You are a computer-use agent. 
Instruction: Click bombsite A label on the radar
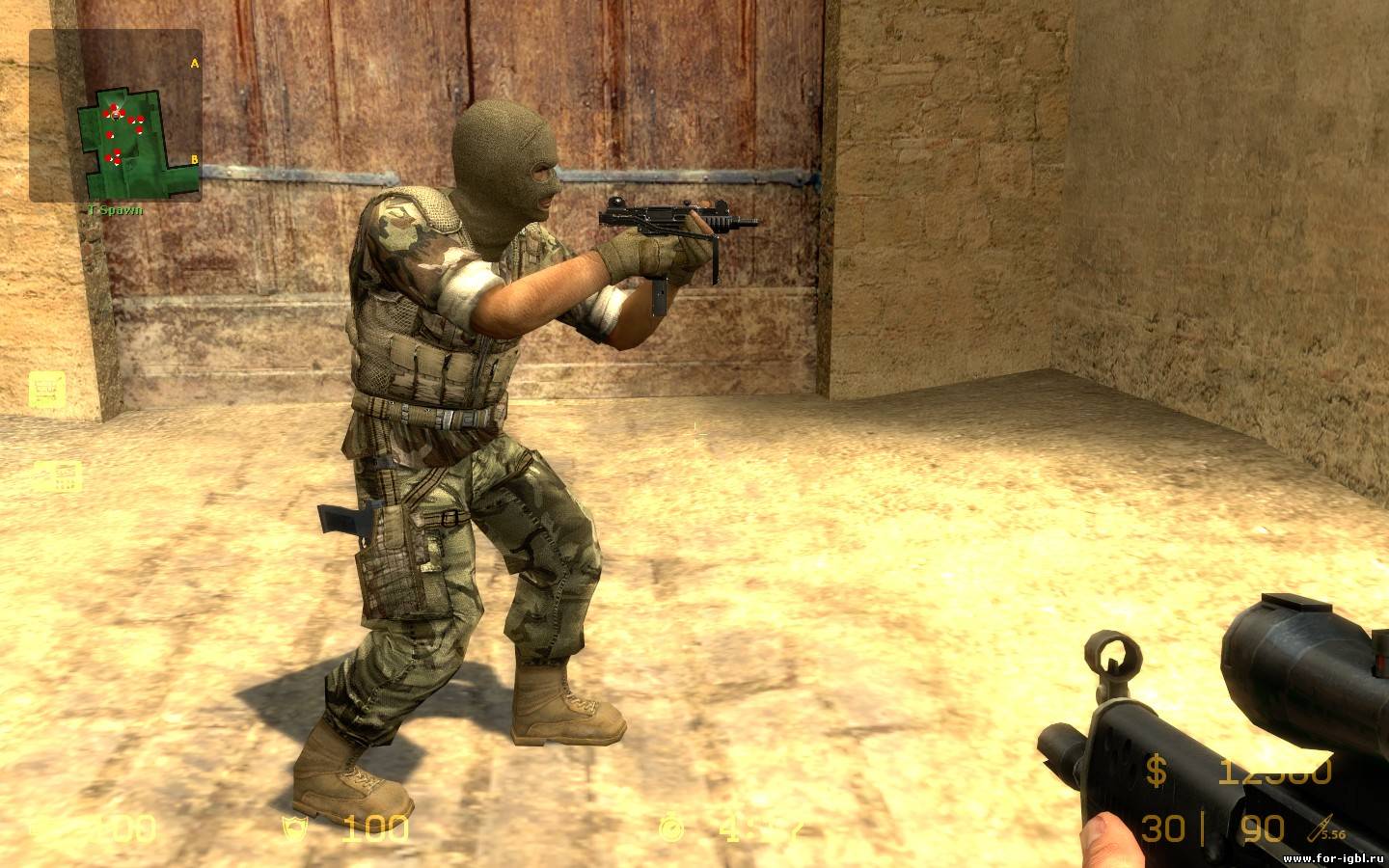(x=194, y=64)
